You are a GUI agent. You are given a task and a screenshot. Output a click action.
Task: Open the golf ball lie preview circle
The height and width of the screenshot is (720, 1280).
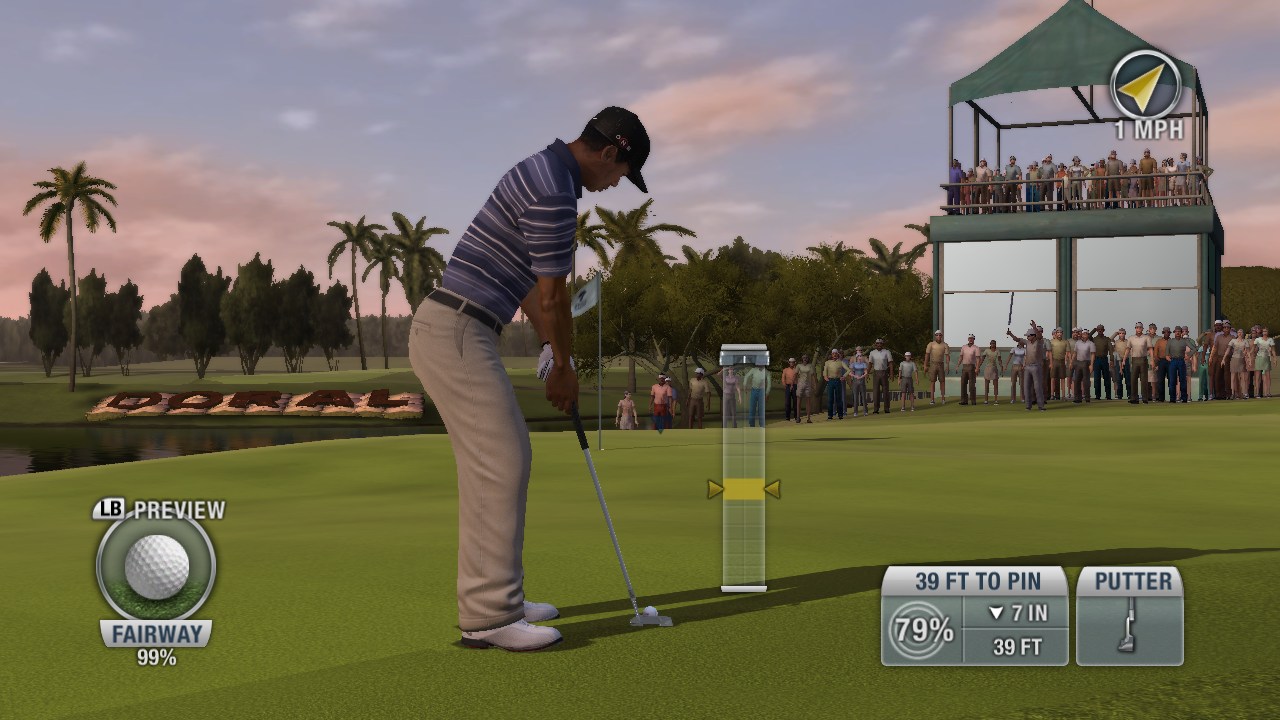pyautogui.click(x=156, y=567)
